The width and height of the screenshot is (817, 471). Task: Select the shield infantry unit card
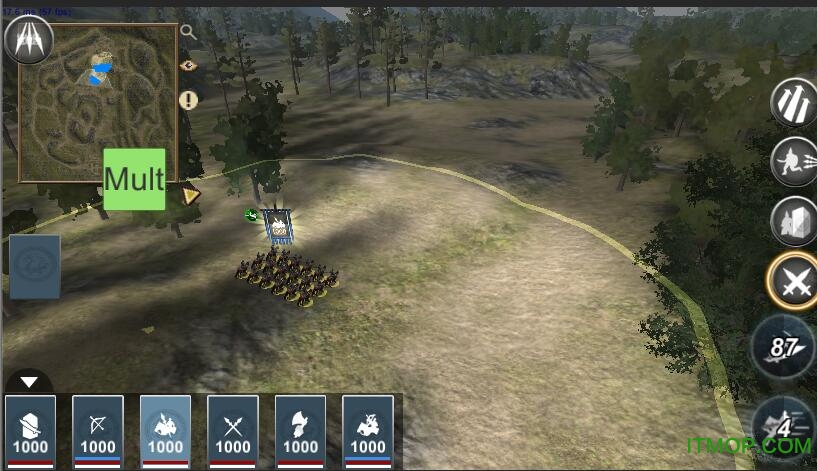coord(30,431)
